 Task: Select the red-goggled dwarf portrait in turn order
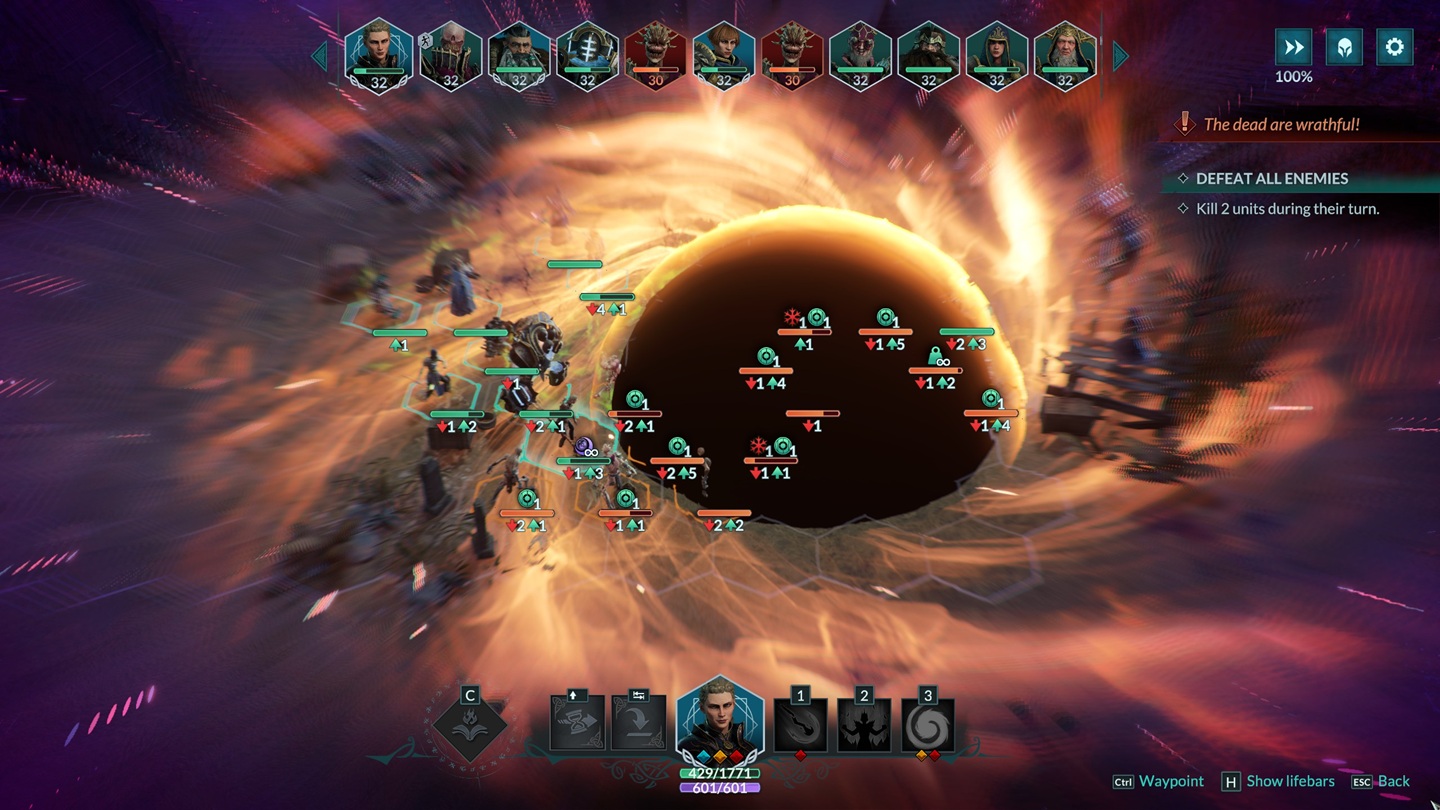pos(861,54)
